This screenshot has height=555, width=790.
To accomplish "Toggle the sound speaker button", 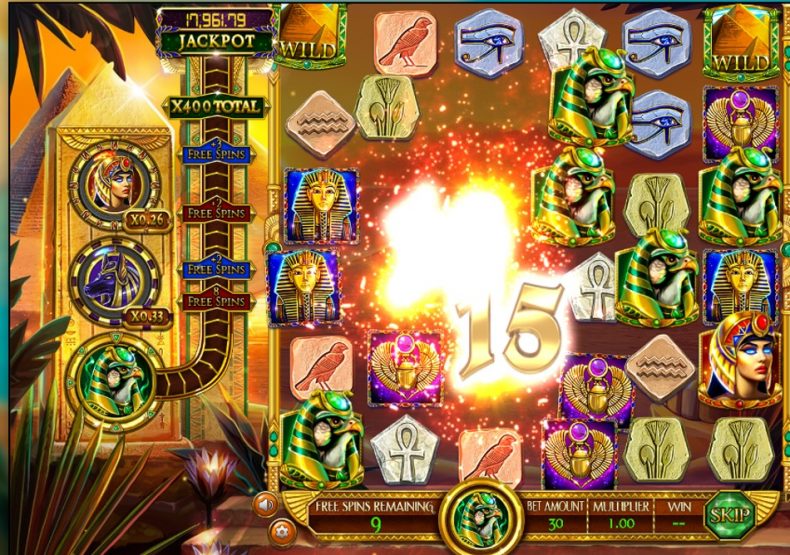I will 265,503.
